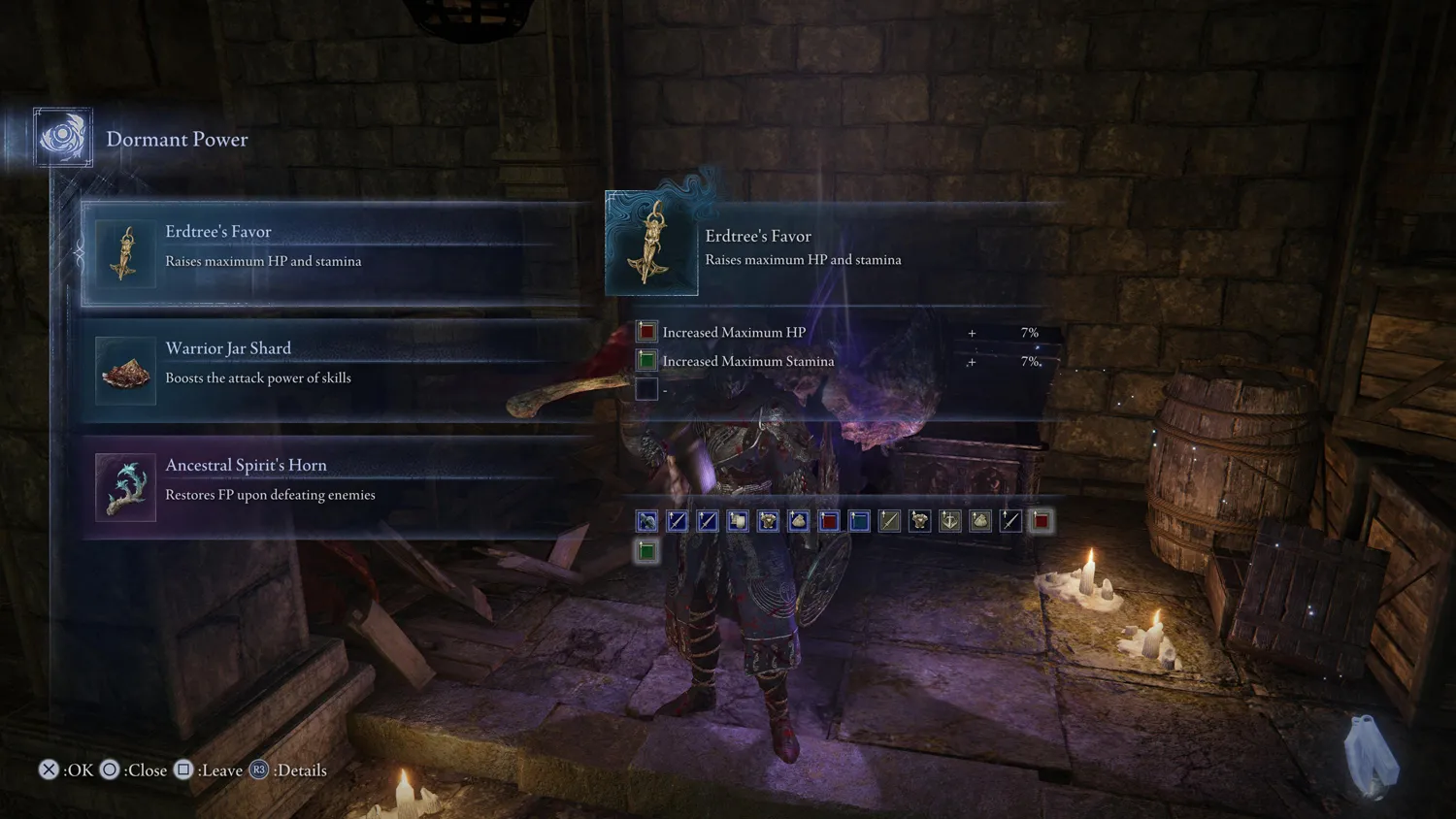Select the Increased Maximum Stamina effect row
Image resolution: width=1456 pixels, height=819 pixels.
pyautogui.click(x=837, y=361)
